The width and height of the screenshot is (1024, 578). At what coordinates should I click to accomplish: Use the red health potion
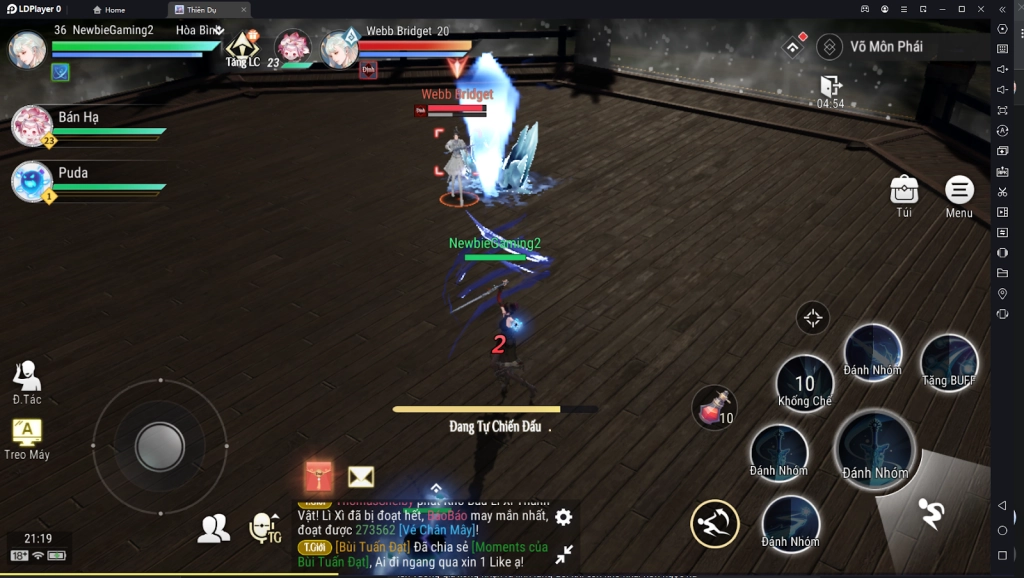pyautogui.click(x=713, y=407)
